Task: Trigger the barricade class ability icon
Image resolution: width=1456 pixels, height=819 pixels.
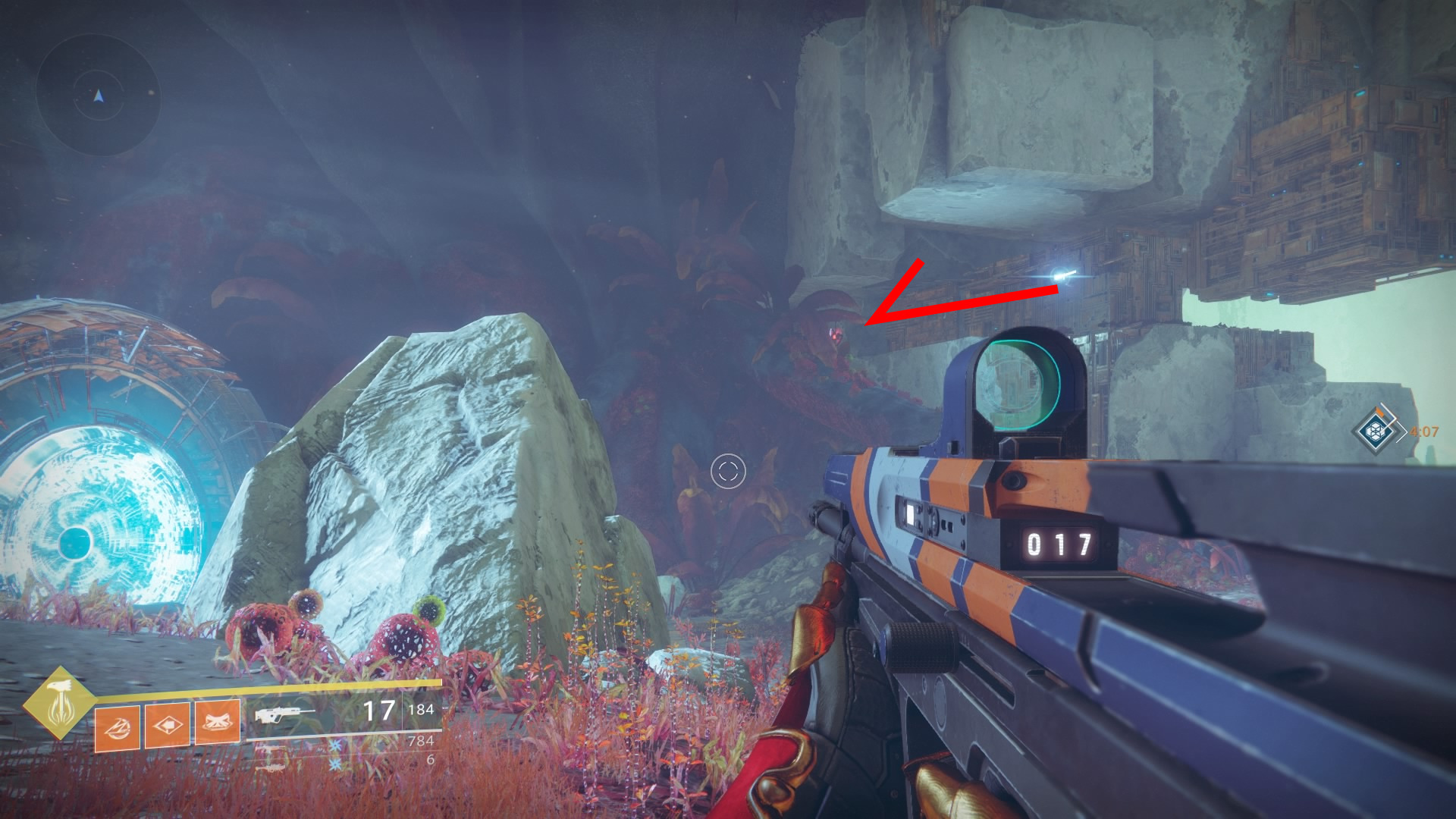Action: 218,723
